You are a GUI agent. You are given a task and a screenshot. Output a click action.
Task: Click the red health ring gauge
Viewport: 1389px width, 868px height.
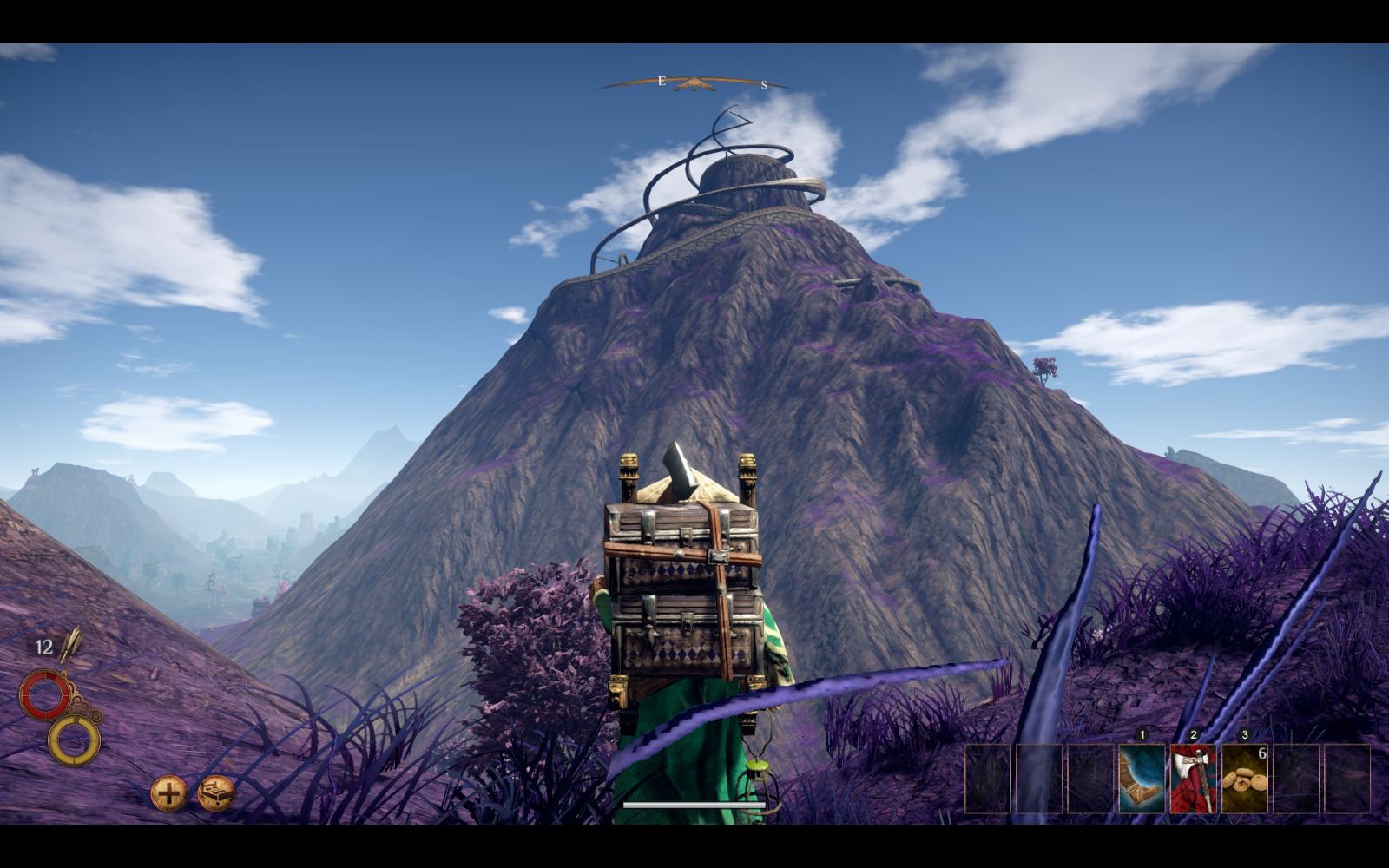45,694
